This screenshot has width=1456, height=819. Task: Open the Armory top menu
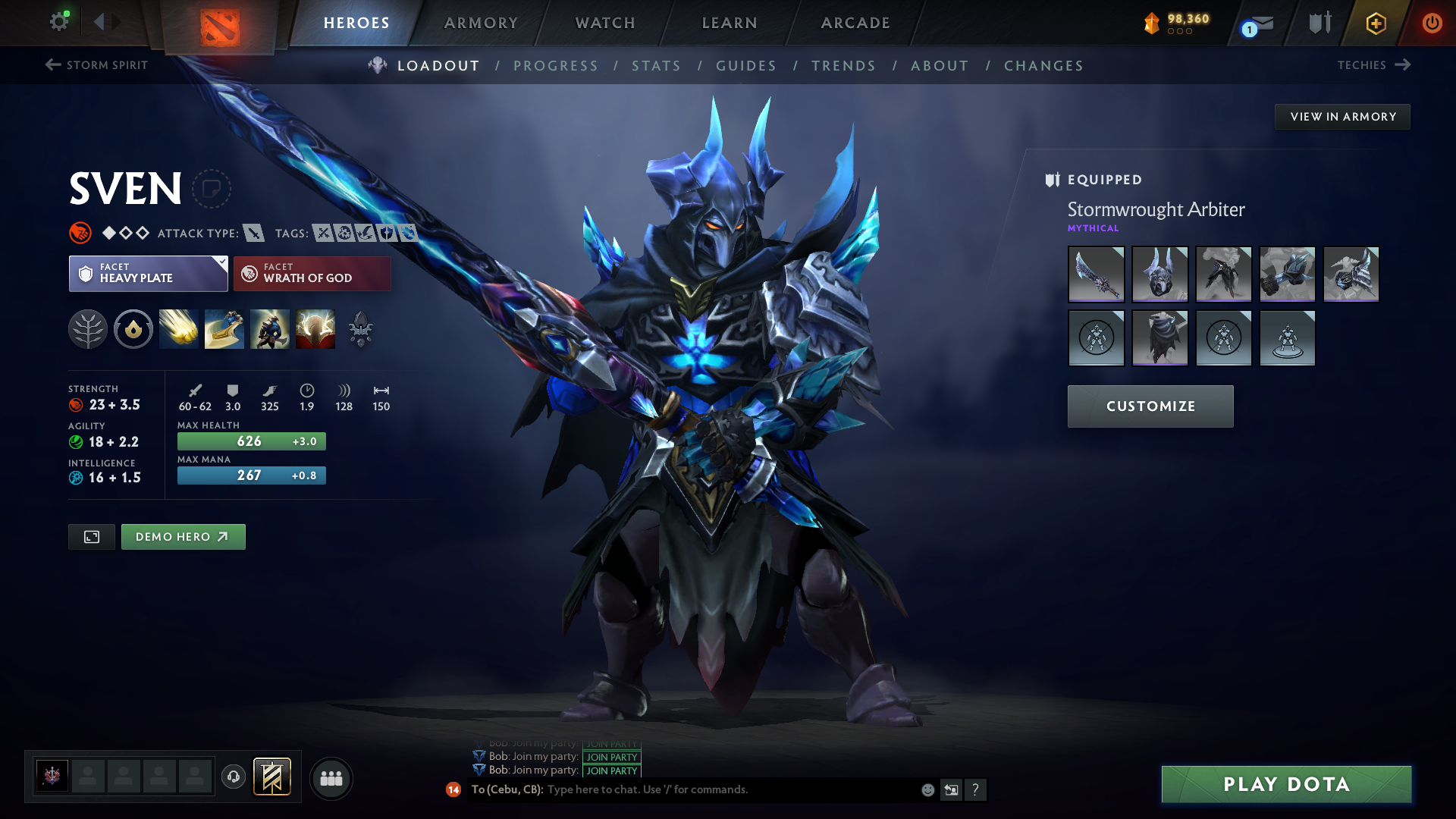481,23
